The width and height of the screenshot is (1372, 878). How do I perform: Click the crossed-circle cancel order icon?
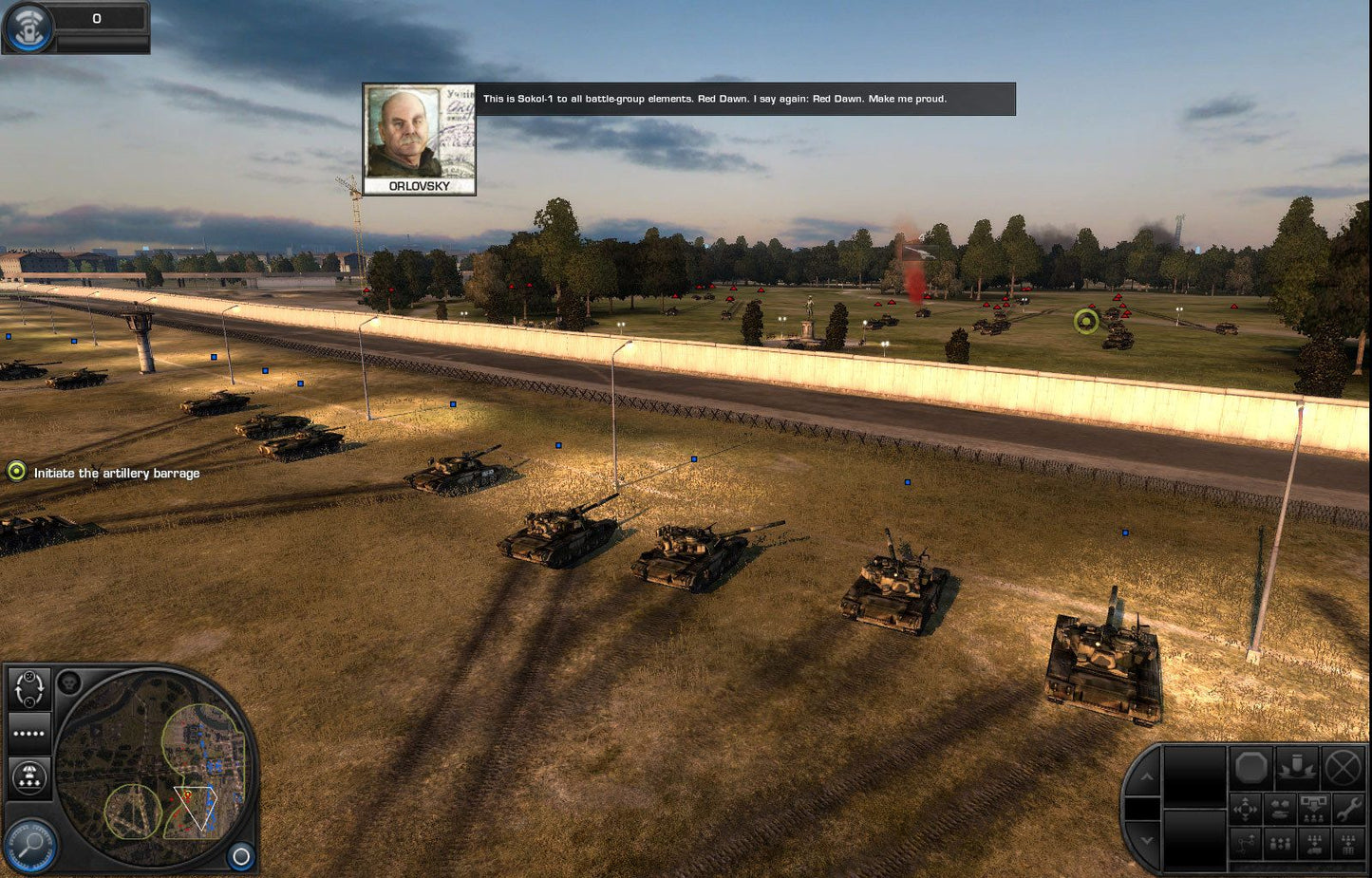(x=1344, y=767)
